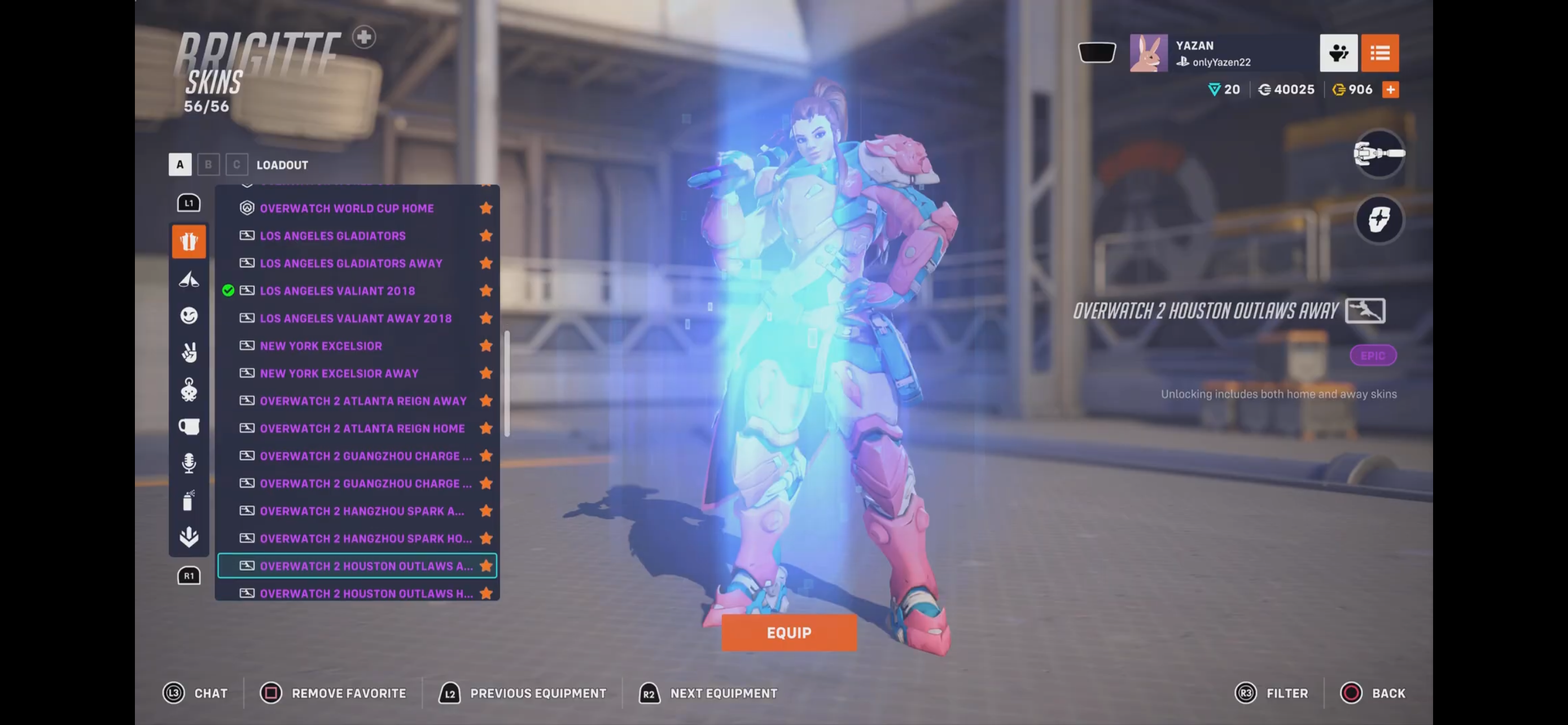Open the Skins category tab
1568x725 pixels.
click(x=189, y=242)
